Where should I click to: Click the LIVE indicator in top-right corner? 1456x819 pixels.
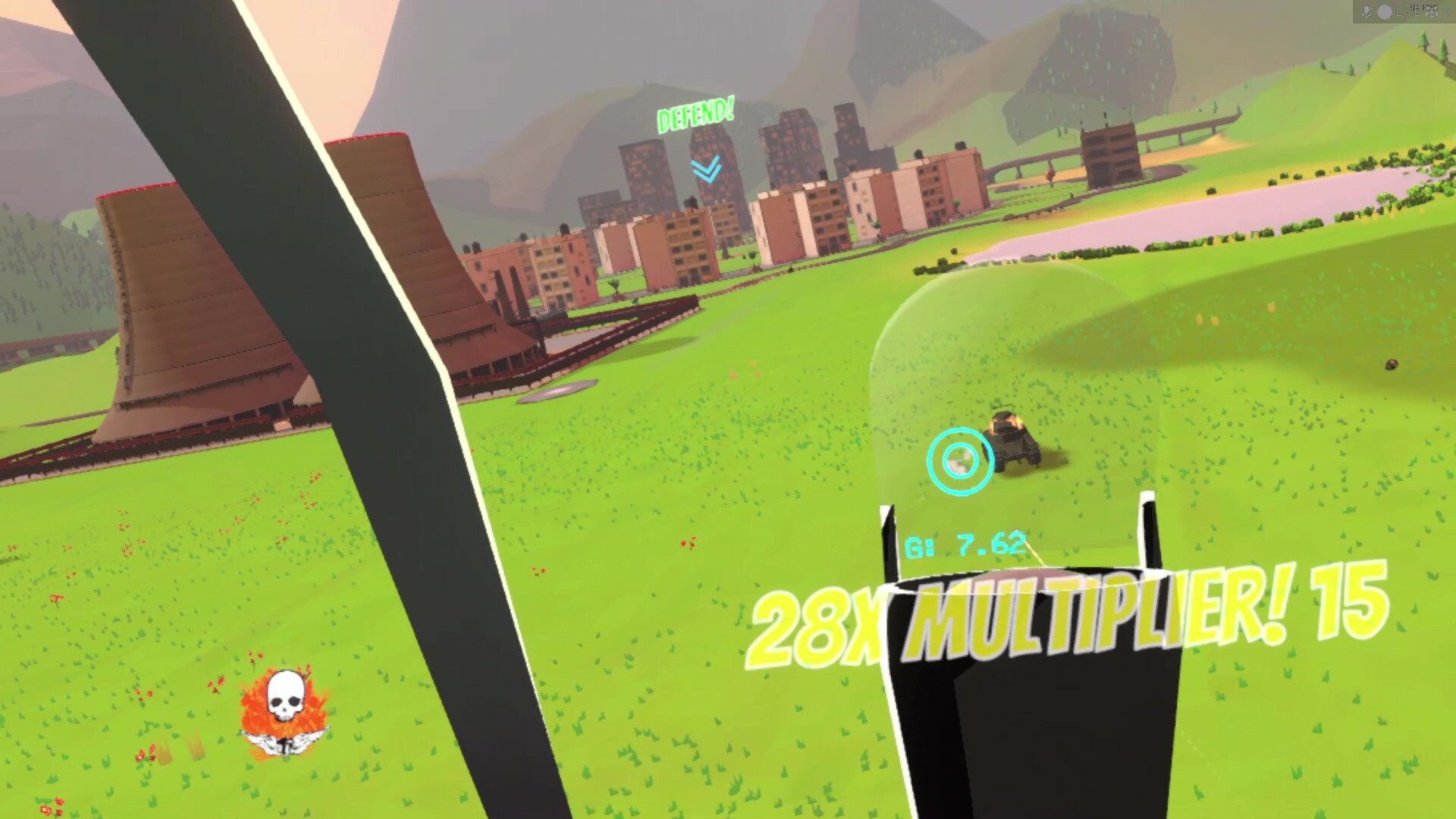[1407, 11]
